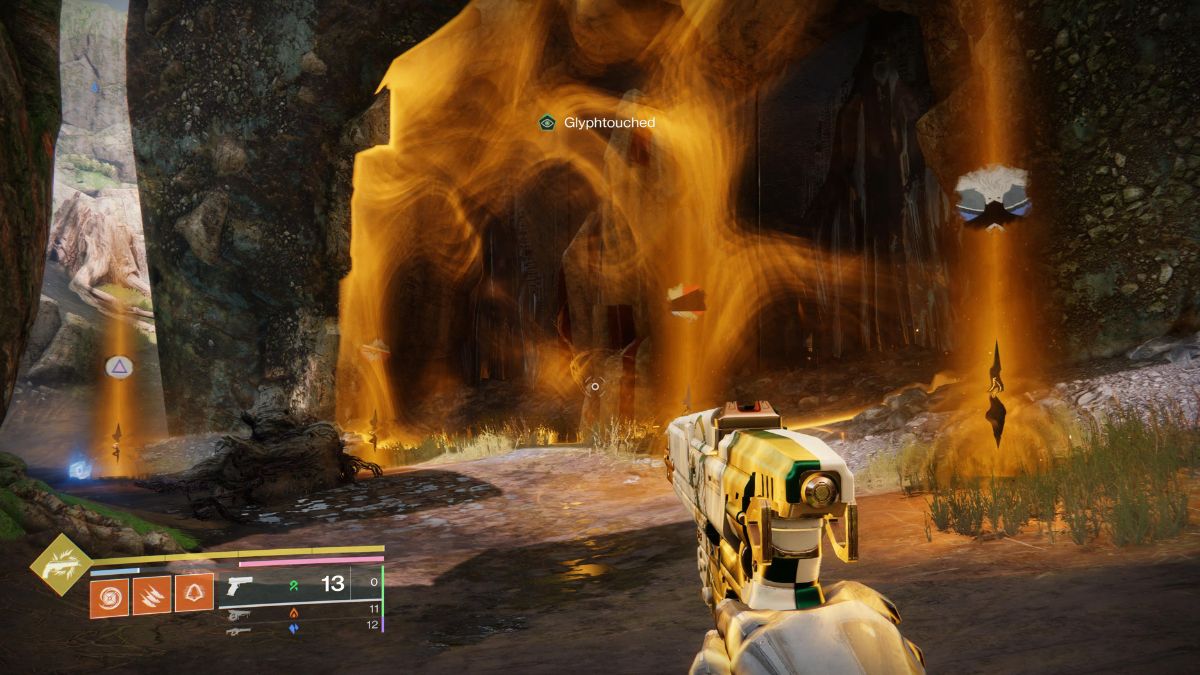This screenshot has height=675, width=1200.
Task: Inspect the Glyphtouched buff indicator
Action: coord(546,122)
